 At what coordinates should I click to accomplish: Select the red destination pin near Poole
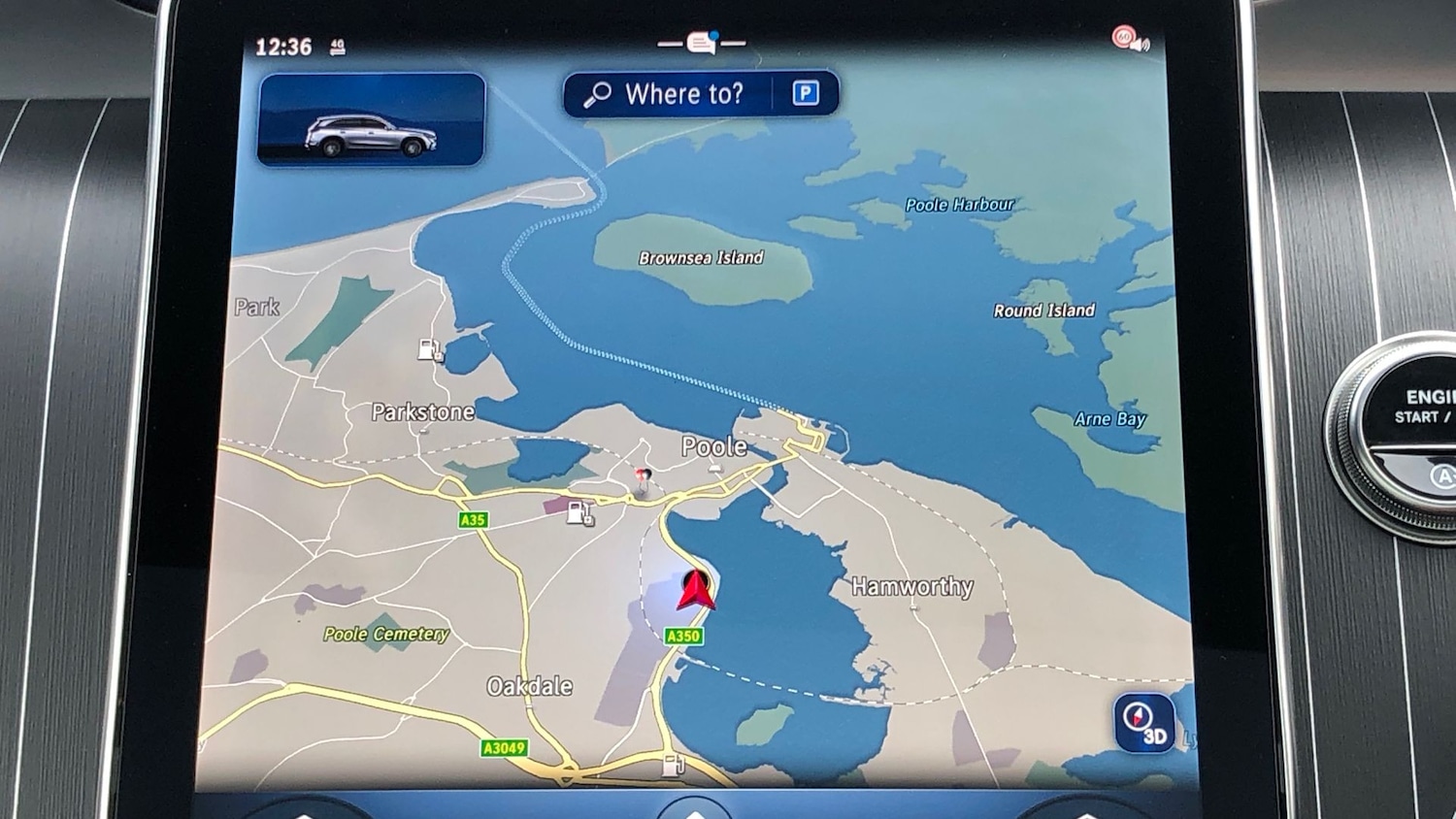[642, 477]
